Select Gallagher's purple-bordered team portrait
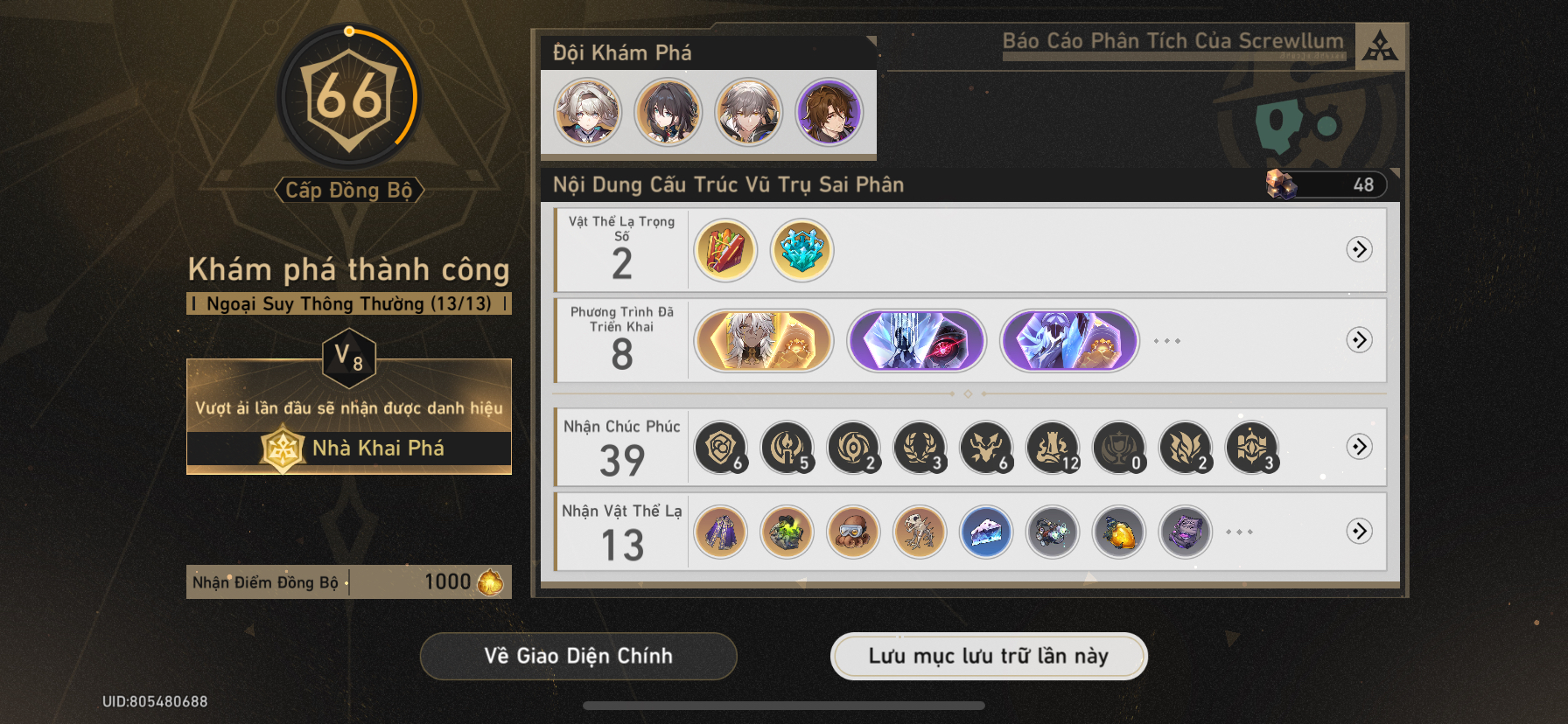This screenshot has height=724, width=1568. pyautogui.click(x=829, y=112)
